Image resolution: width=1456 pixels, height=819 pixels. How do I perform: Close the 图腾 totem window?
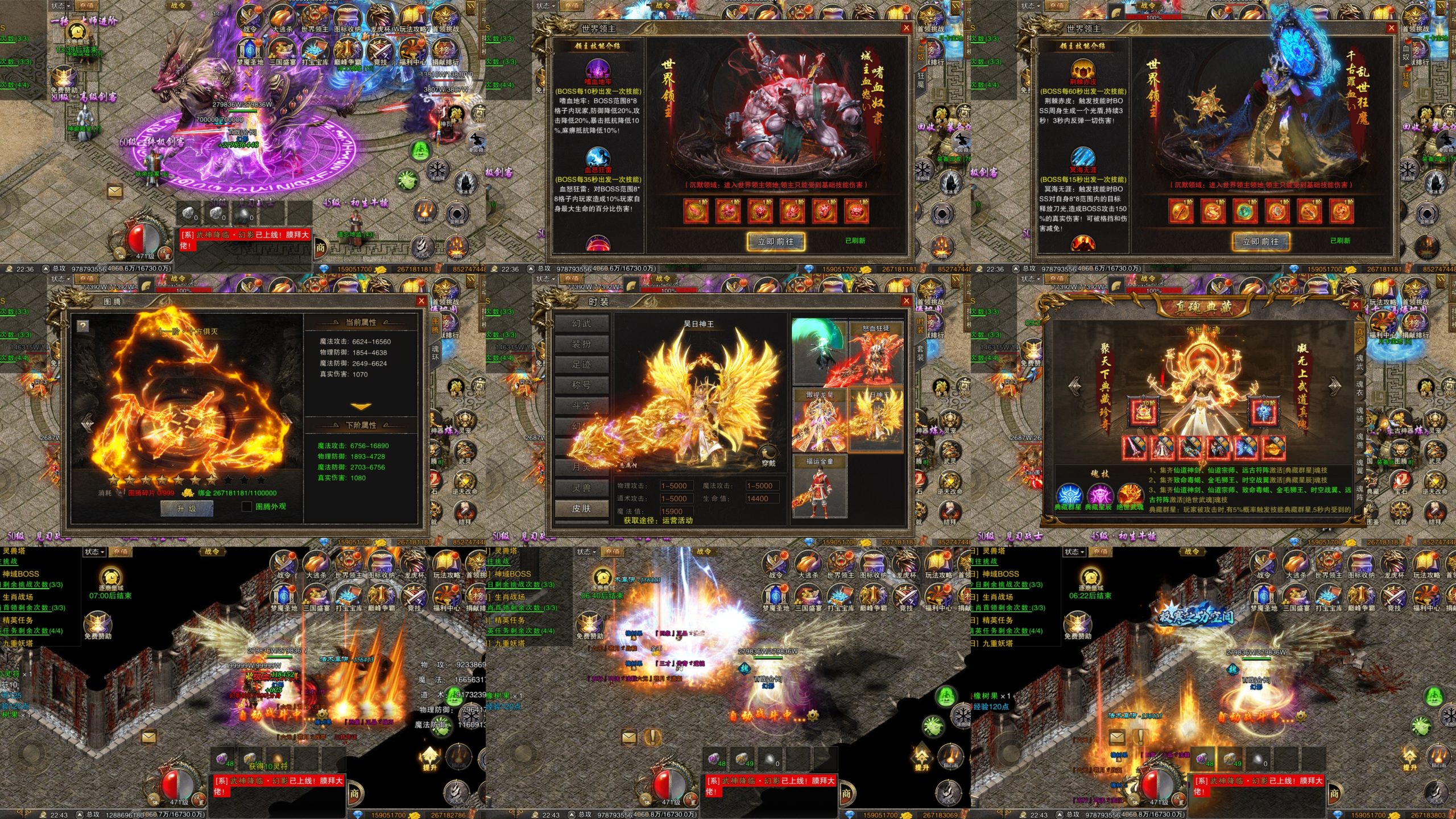click(421, 301)
